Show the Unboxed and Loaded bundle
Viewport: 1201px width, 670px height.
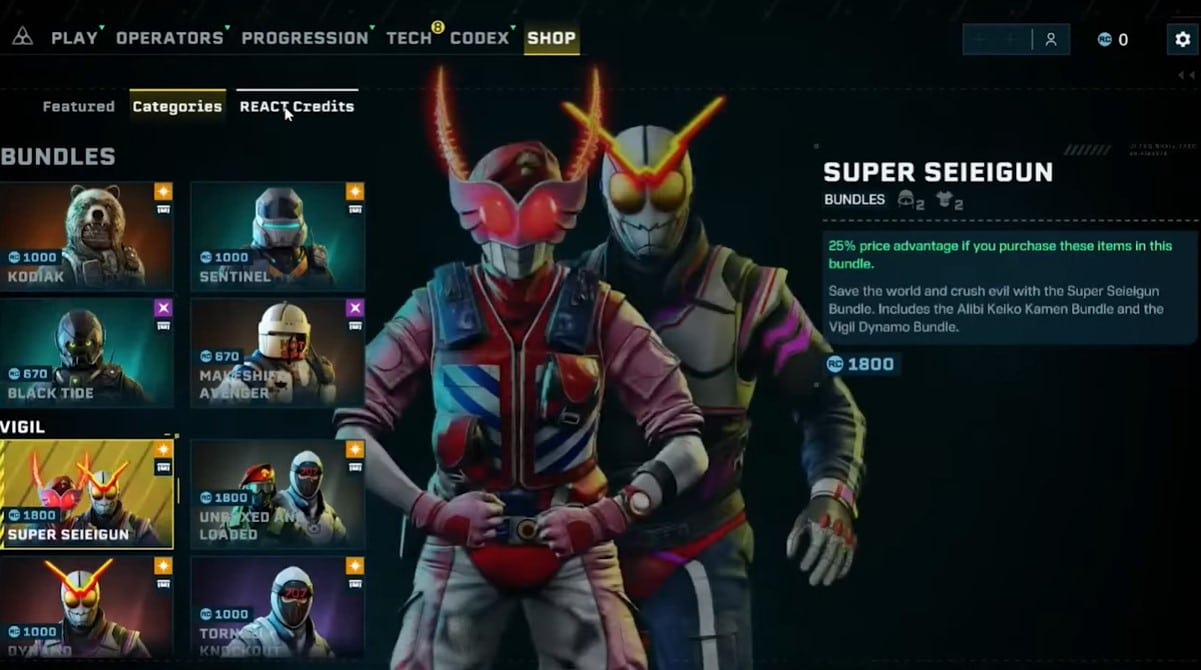pyautogui.click(x=277, y=494)
